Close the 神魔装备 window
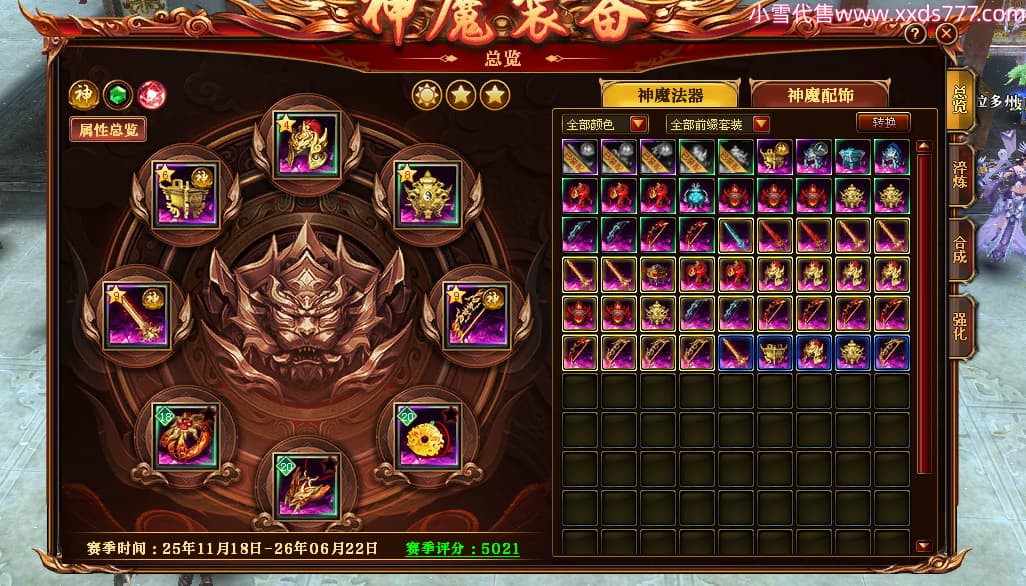Screen dimensions: 1026x586 (946, 33)
